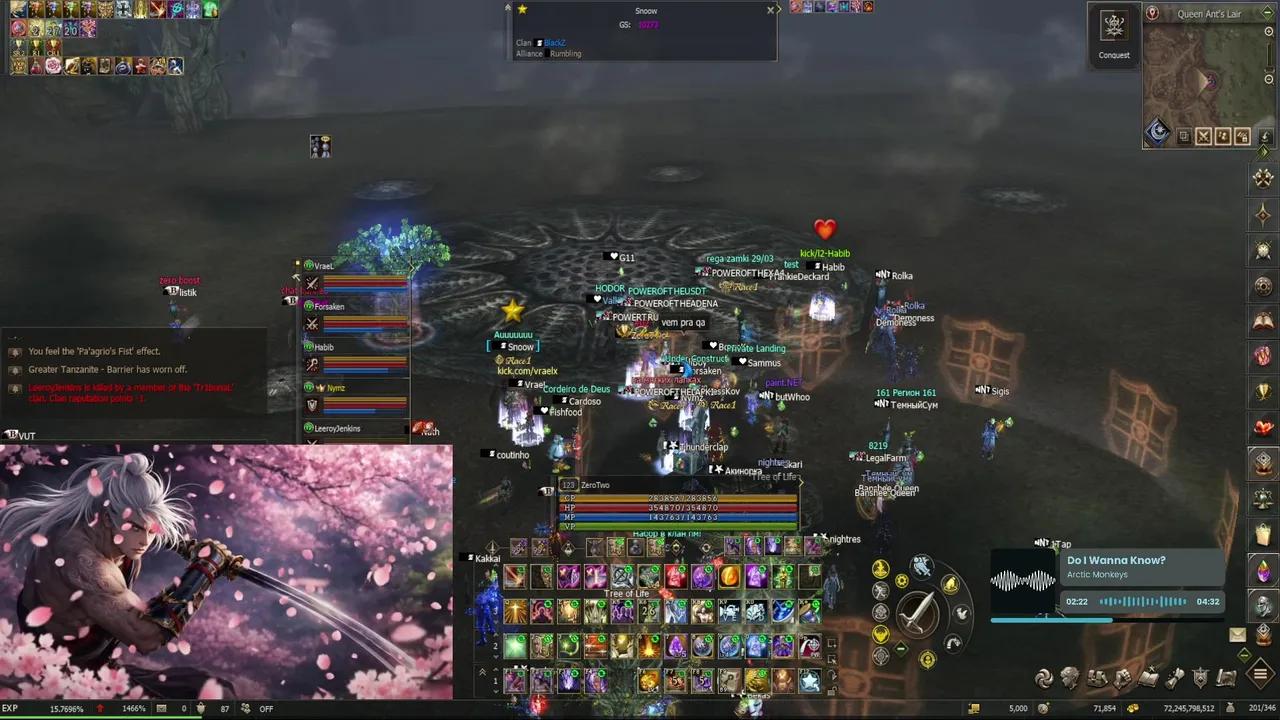The image size is (1280, 720).
Task: Collapse the combat wheel with the green minus toggle
Action: point(900,647)
